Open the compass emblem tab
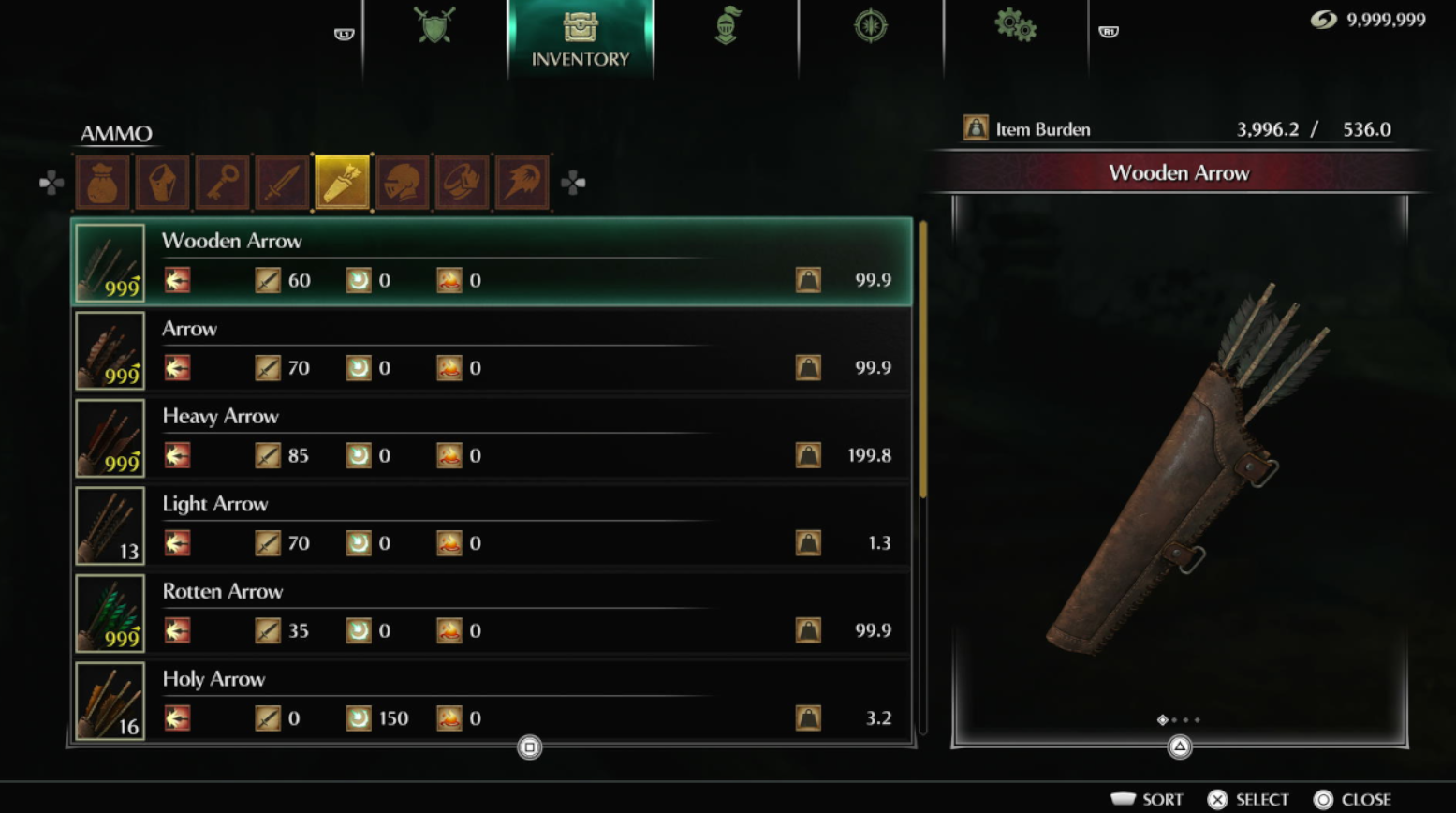The image size is (1456, 813). (871, 26)
